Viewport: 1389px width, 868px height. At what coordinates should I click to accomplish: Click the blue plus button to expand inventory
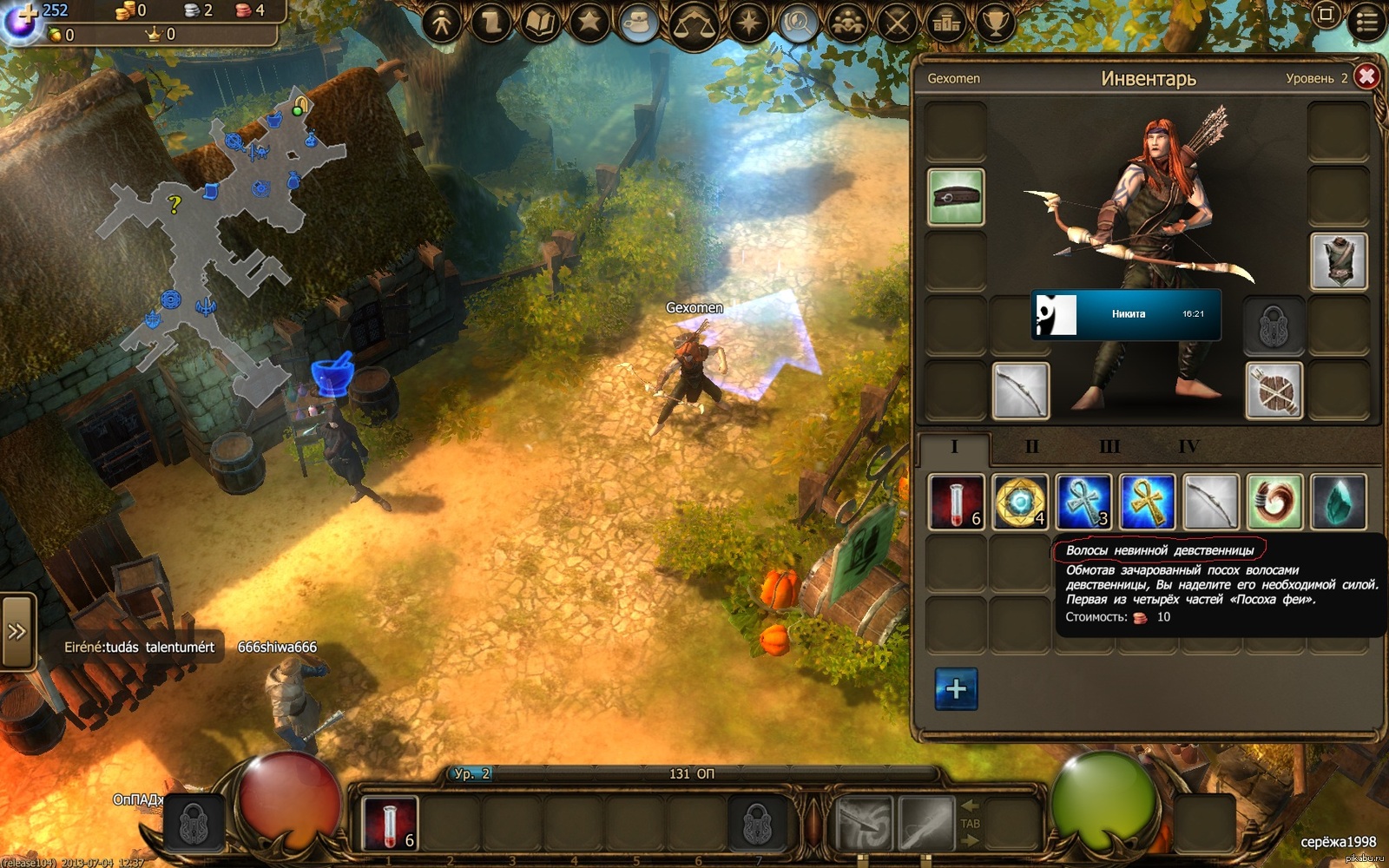point(956,689)
